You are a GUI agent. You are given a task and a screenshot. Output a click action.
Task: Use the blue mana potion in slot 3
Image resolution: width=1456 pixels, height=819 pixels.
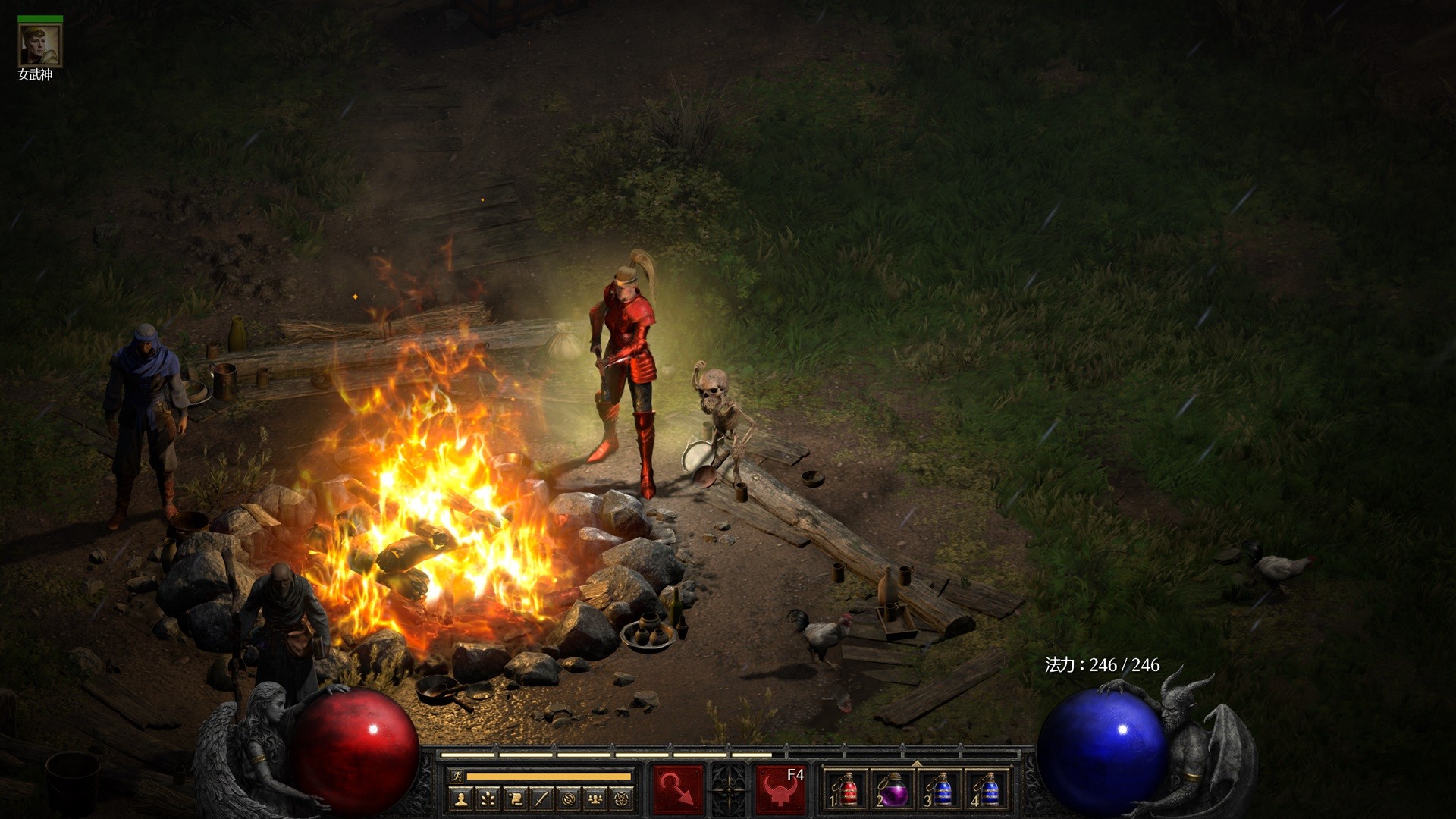[940, 790]
